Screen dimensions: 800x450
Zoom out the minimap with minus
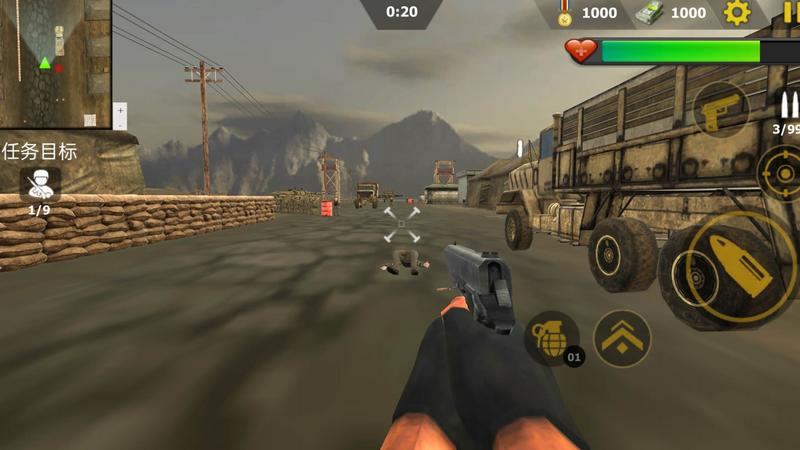(120, 124)
